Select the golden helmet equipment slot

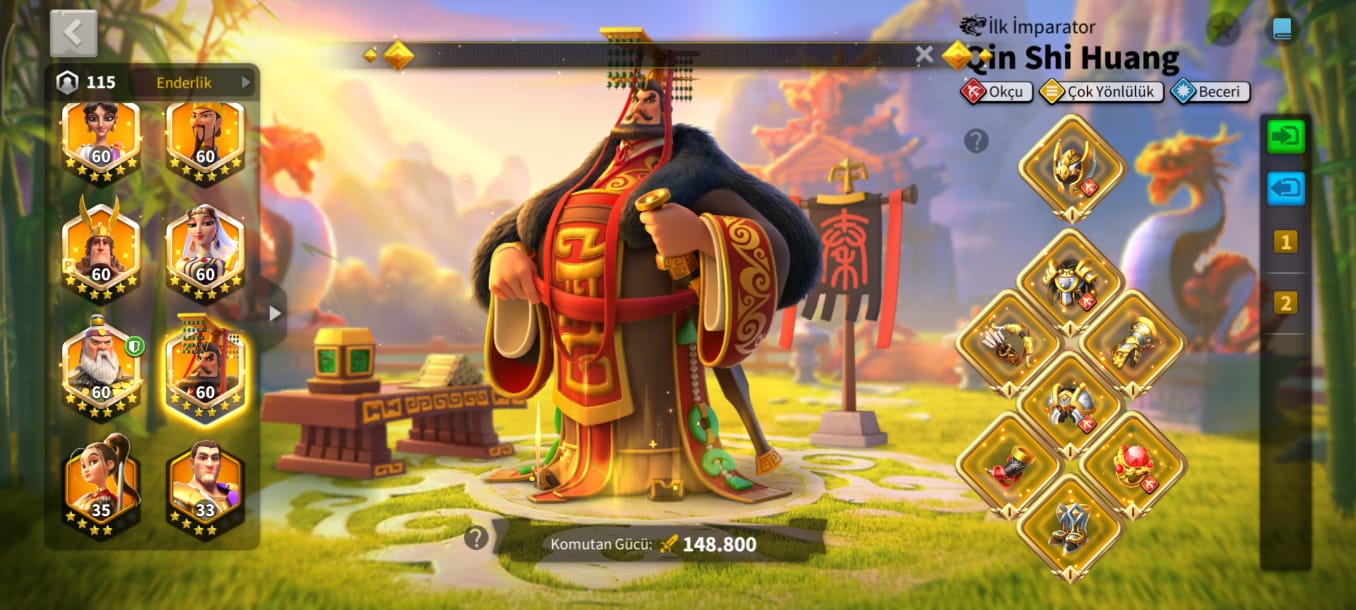coord(1071,166)
